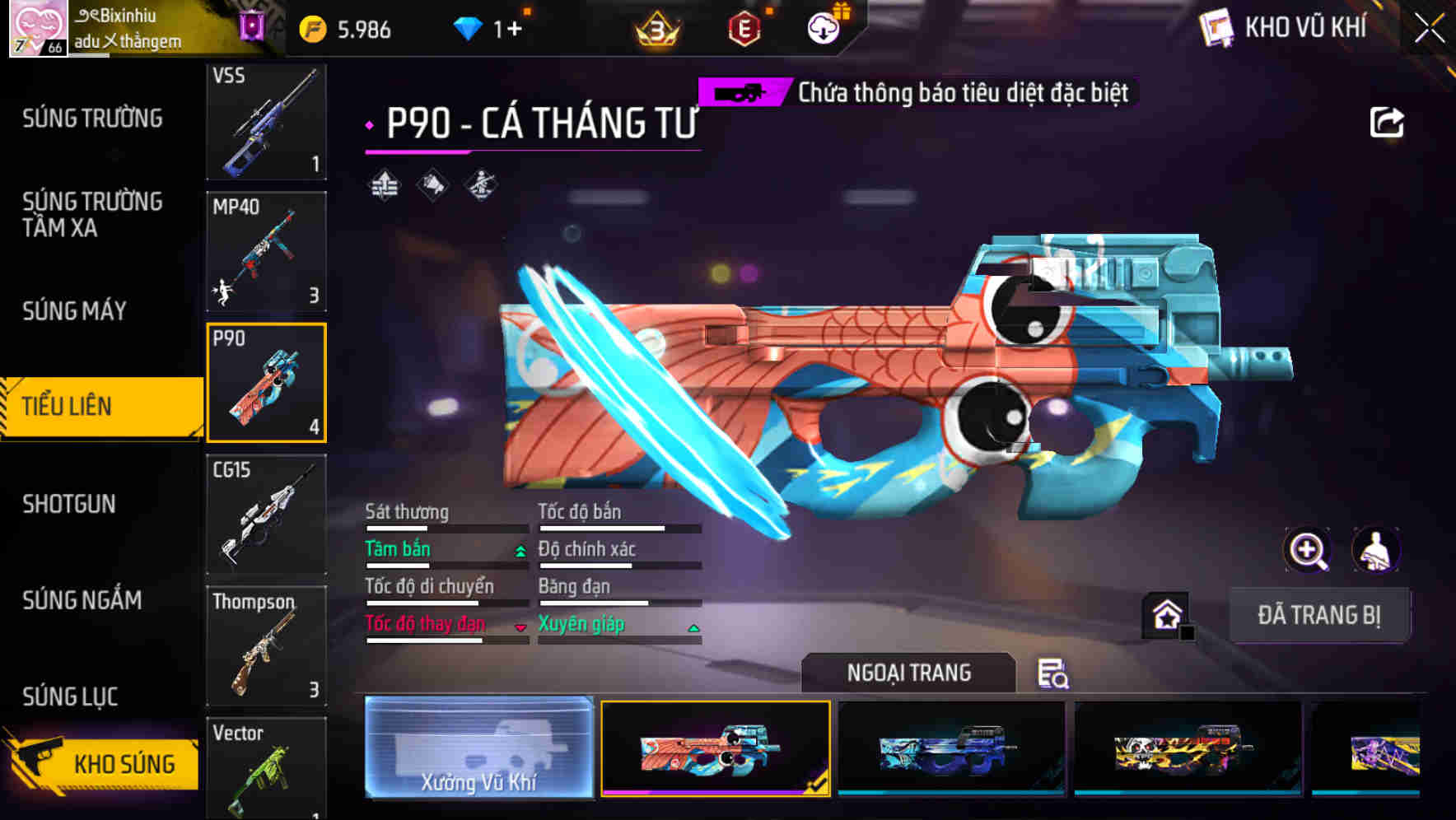Click the Sát thương damage bar
The height and width of the screenshot is (820, 1456).
pos(445,527)
